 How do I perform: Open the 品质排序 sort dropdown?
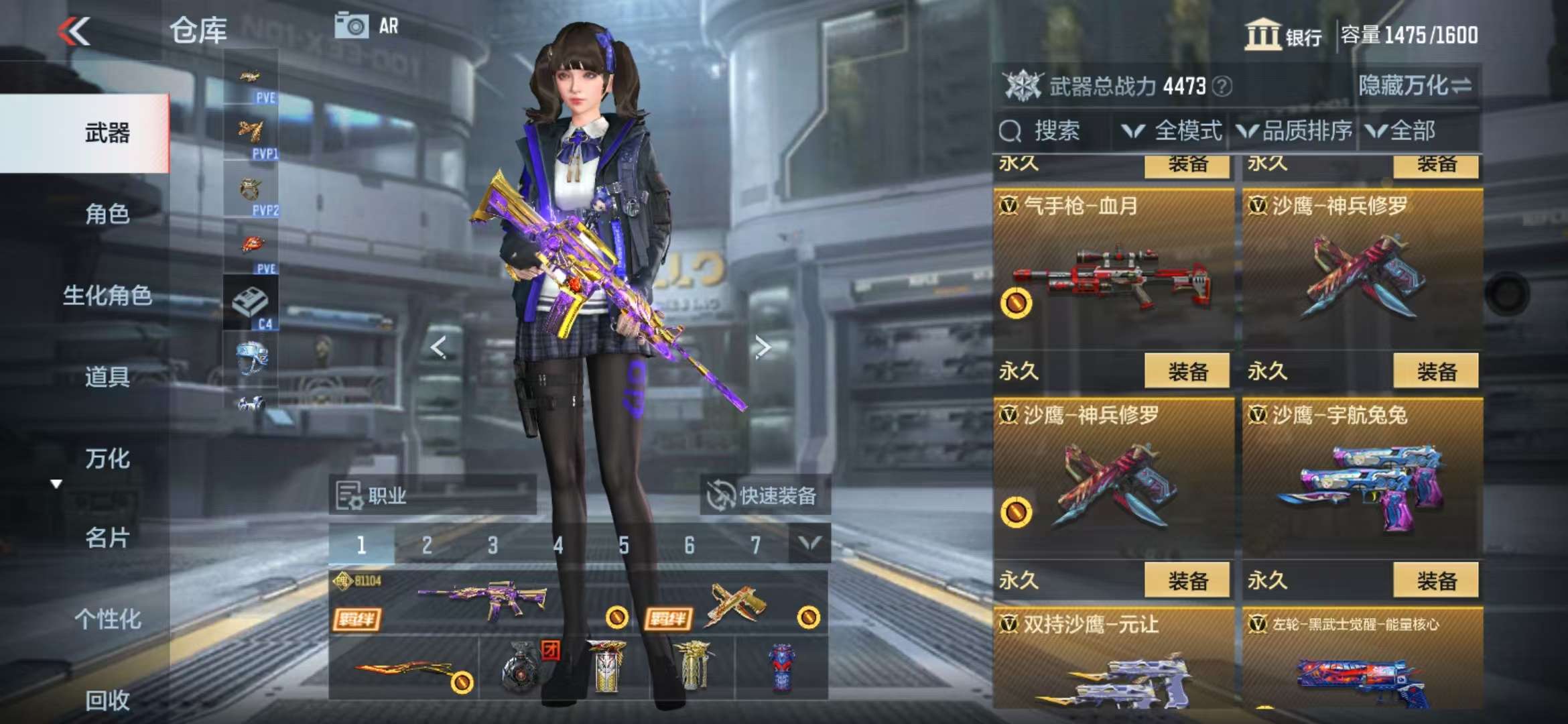coord(1295,131)
